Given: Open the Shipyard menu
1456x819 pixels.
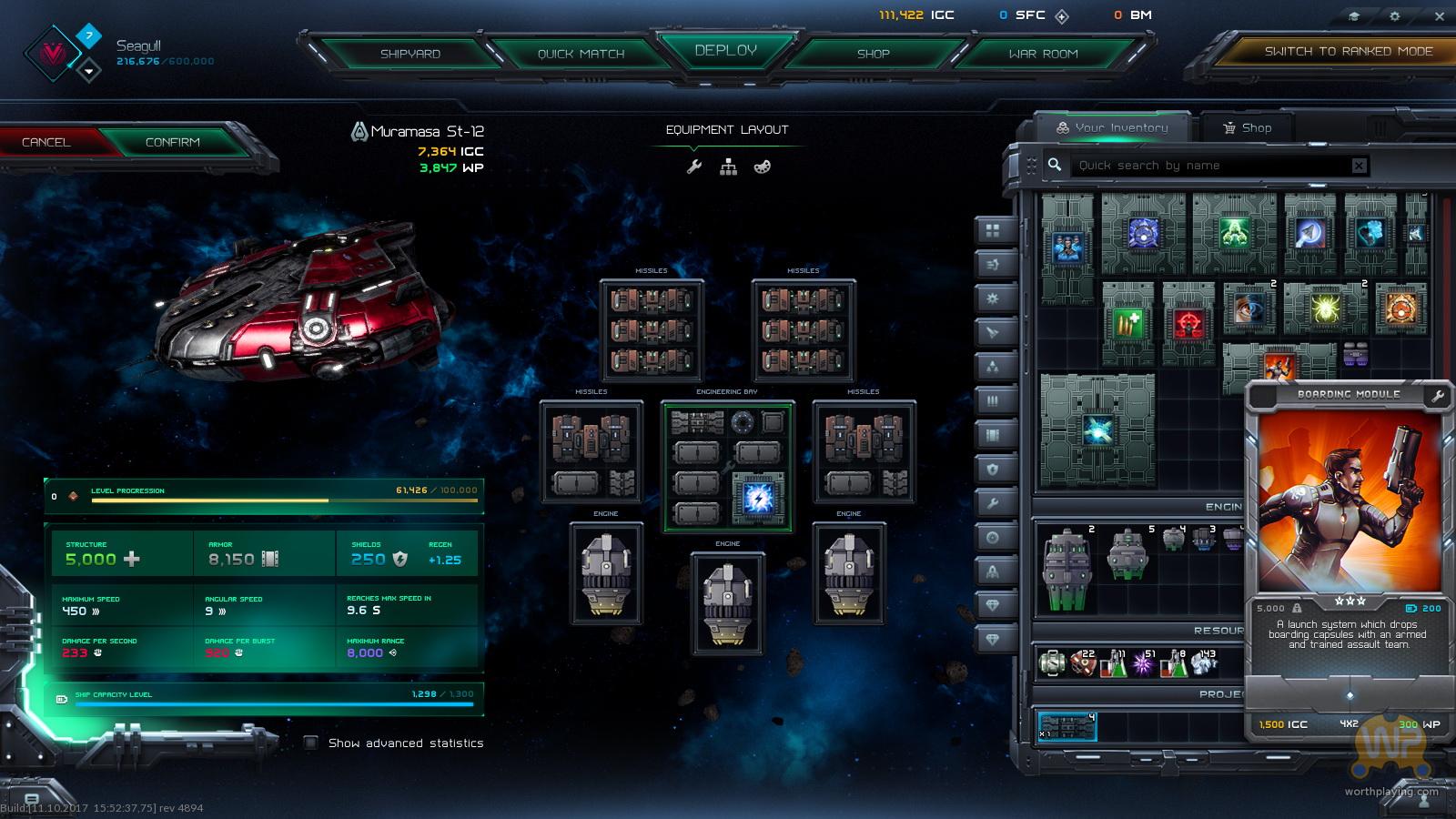Looking at the screenshot, I should tap(410, 54).
